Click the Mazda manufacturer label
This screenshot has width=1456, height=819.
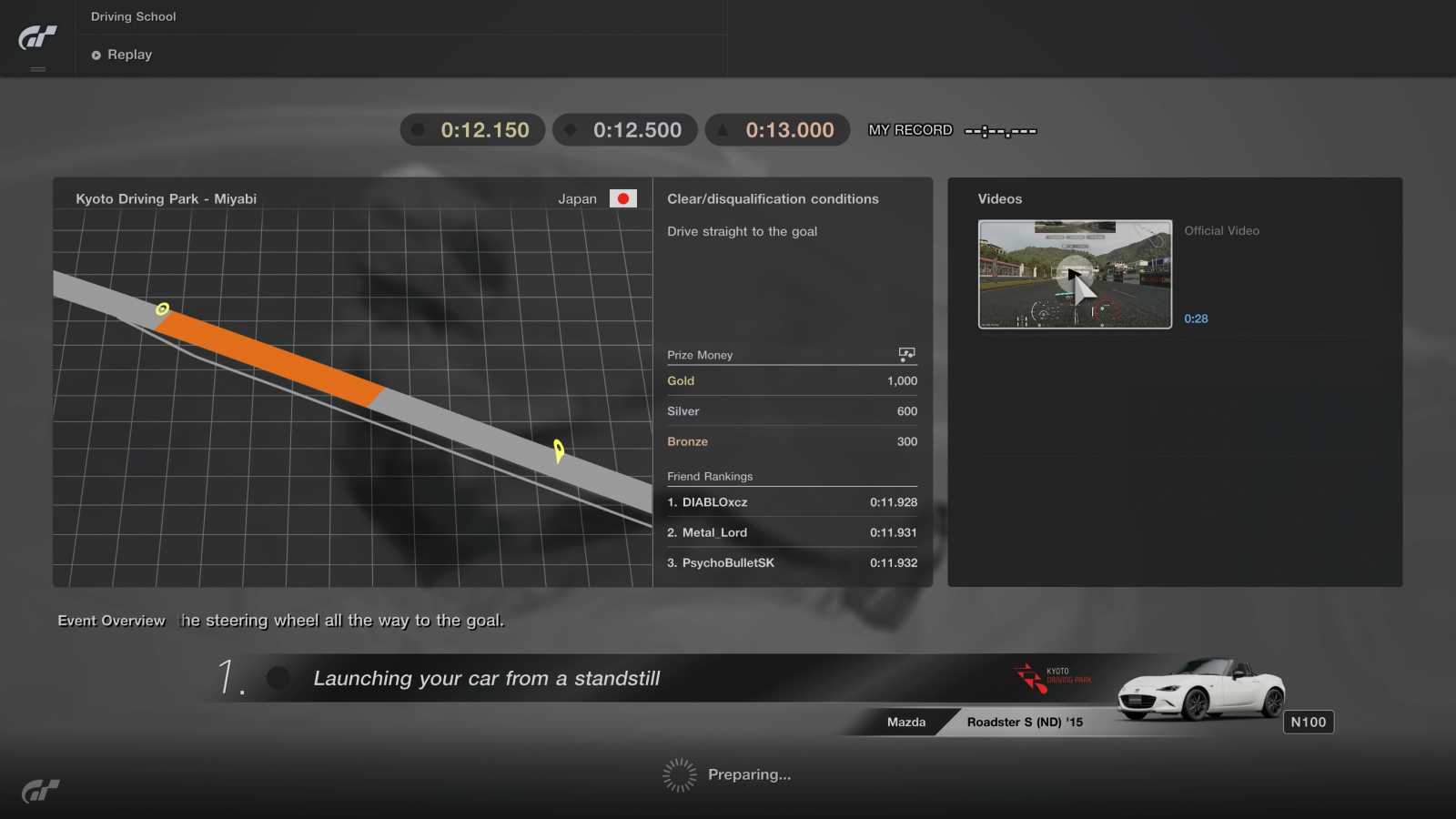(905, 722)
